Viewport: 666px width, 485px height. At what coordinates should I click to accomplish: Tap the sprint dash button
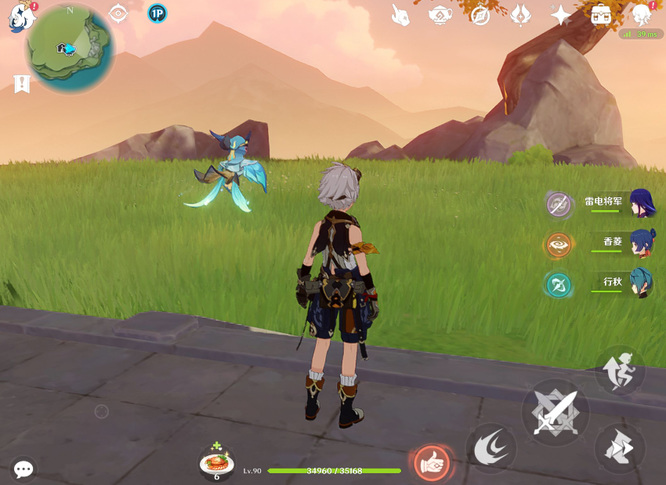(619, 447)
